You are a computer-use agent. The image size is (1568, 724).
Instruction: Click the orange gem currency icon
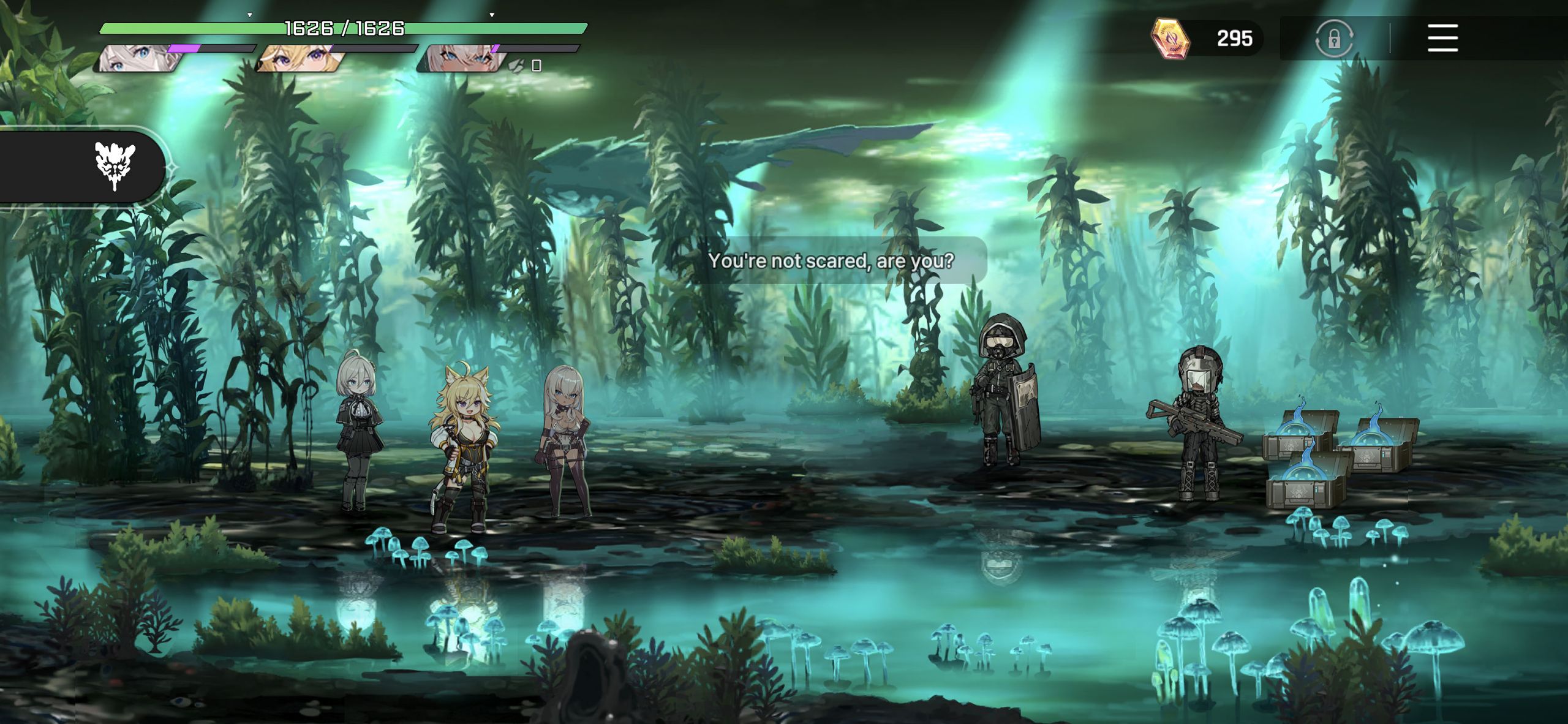pyautogui.click(x=1170, y=38)
